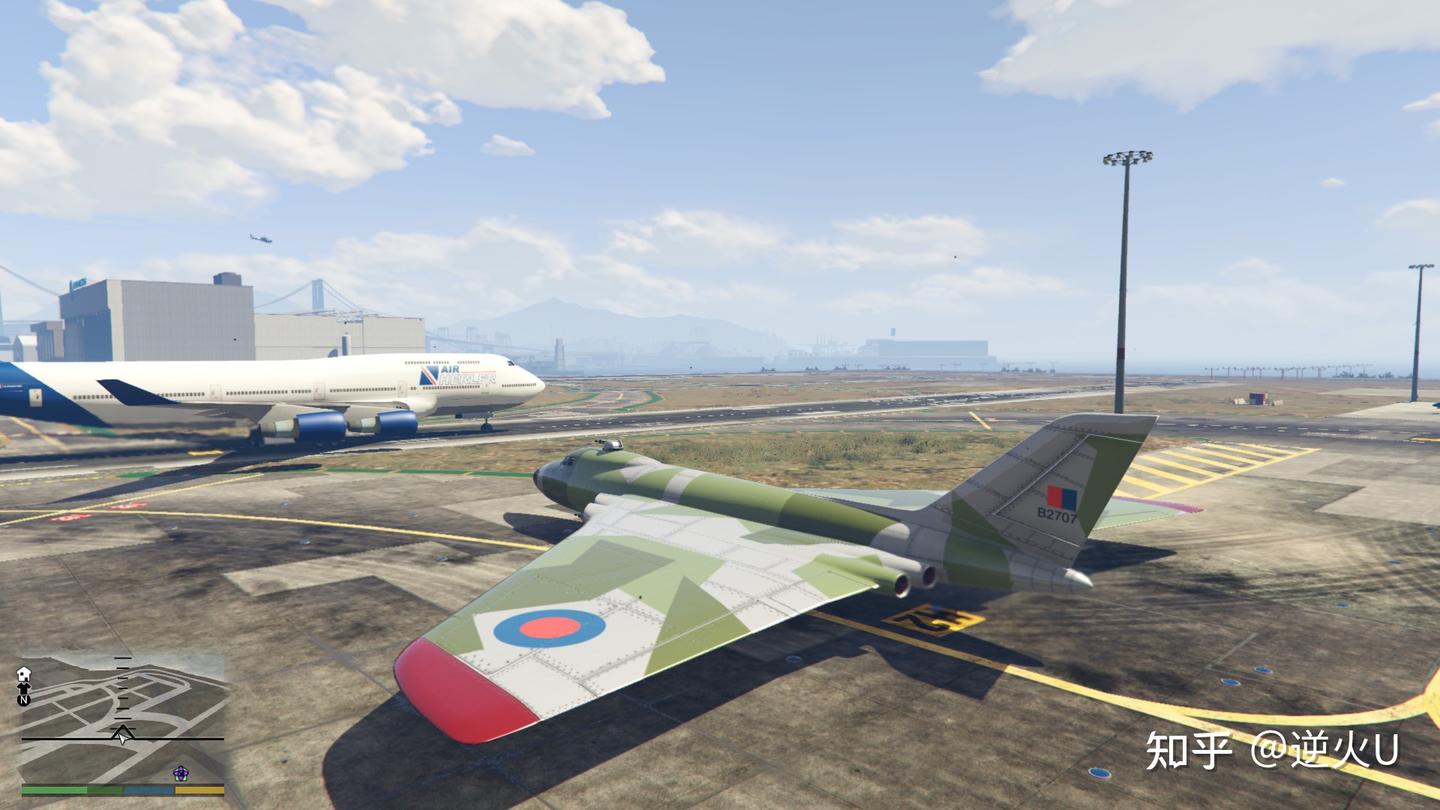Click the white safehouse icon on the minimap
The height and width of the screenshot is (810, 1440).
coord(24,672)
